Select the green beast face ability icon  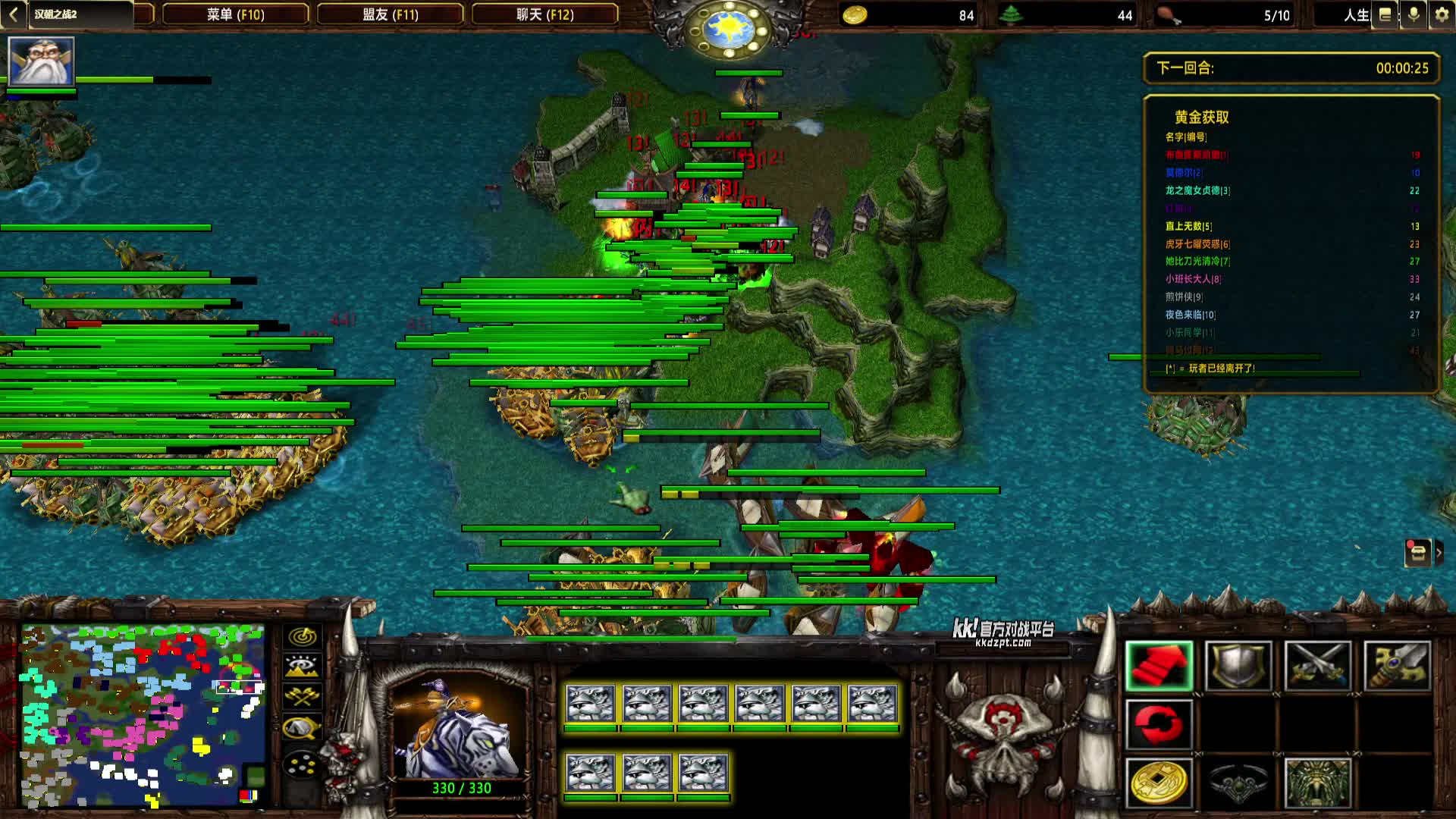pos(1317,783)
